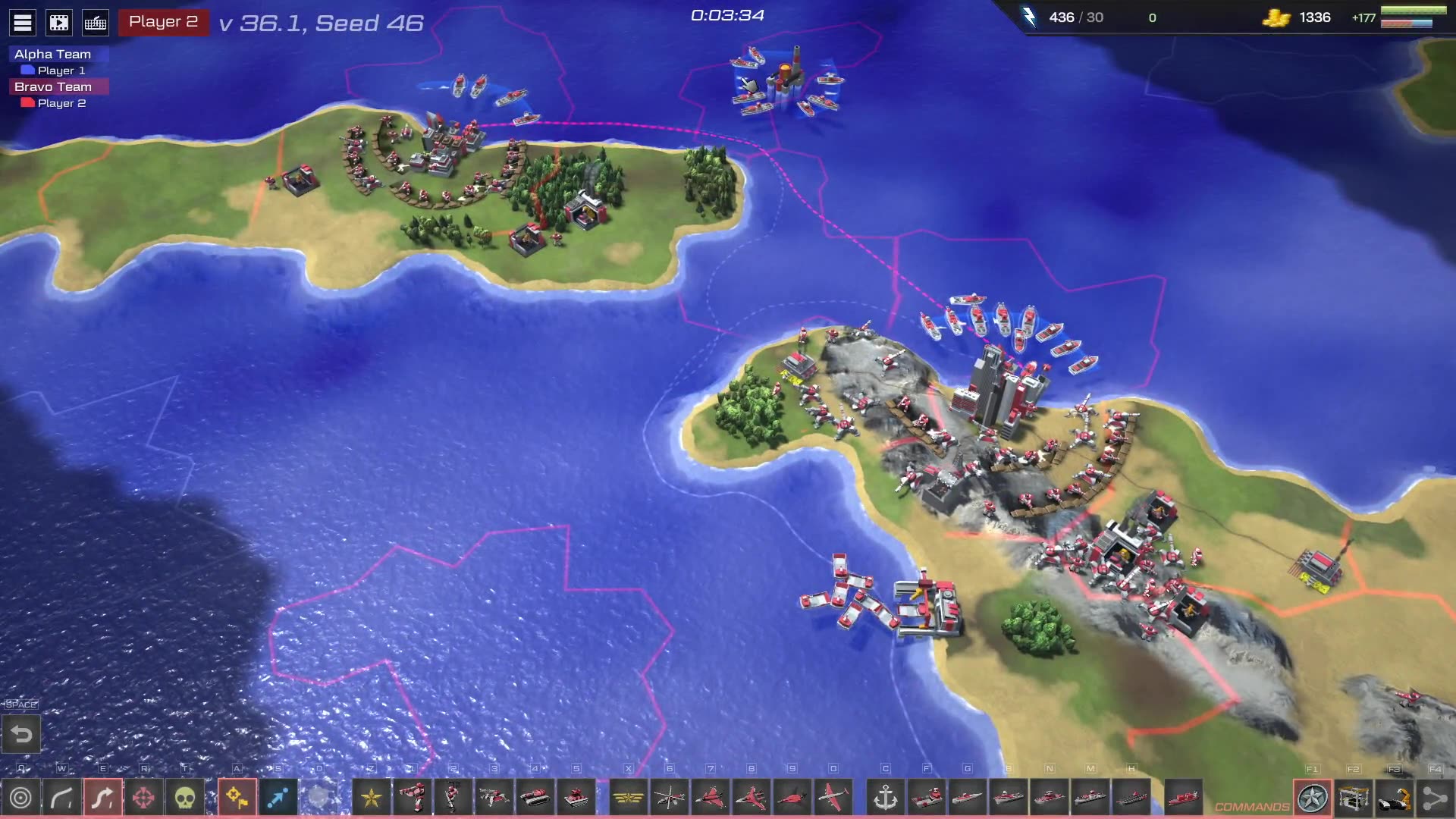Image resolution: width=1456 pixels, height=819 pixels.
Task: Choose the large red-and-white bomber plane icon
Action: [x=833, y=798]
